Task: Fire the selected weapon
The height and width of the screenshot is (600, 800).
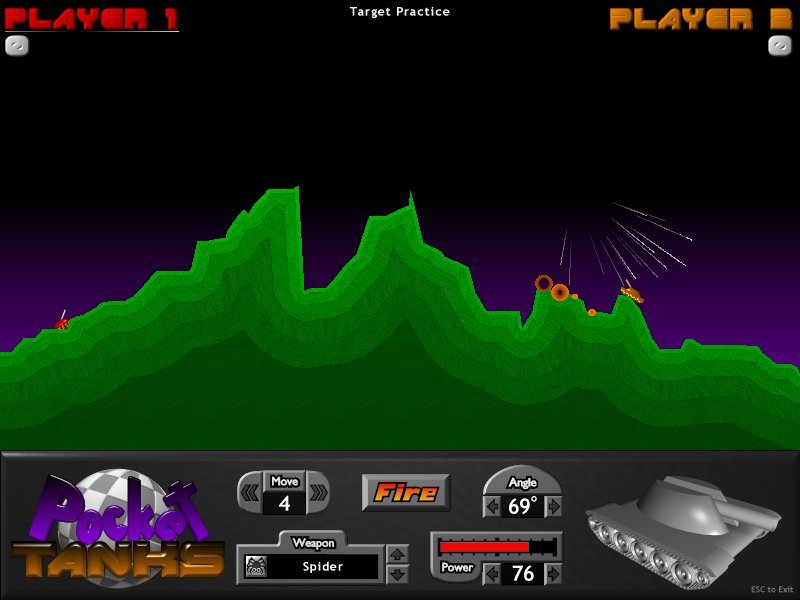Action: tap(406, 492)
